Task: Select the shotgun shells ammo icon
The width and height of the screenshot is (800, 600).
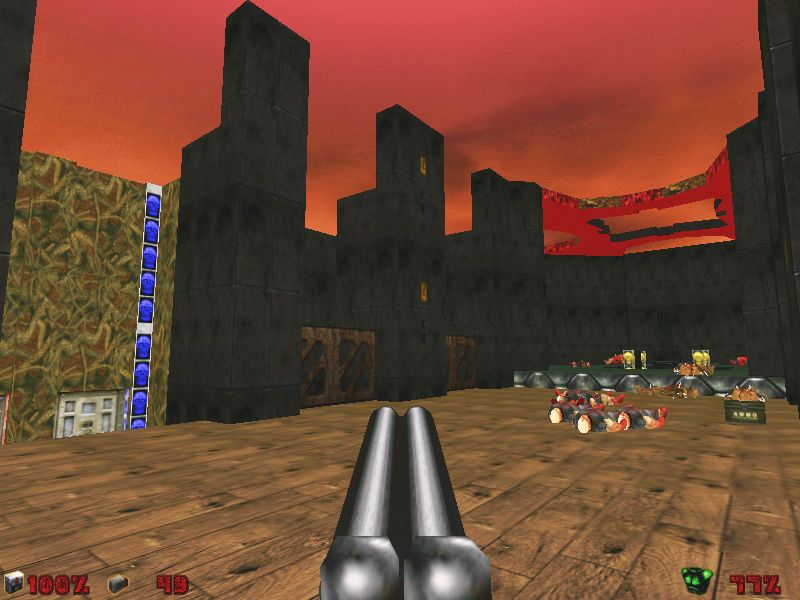Action: [118, 582]
